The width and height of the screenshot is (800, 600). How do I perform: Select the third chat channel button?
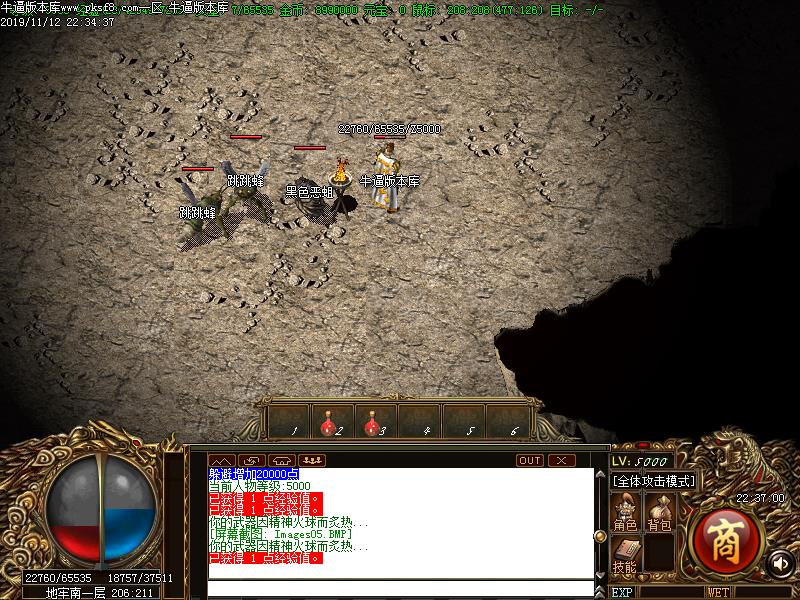(281, 461)
